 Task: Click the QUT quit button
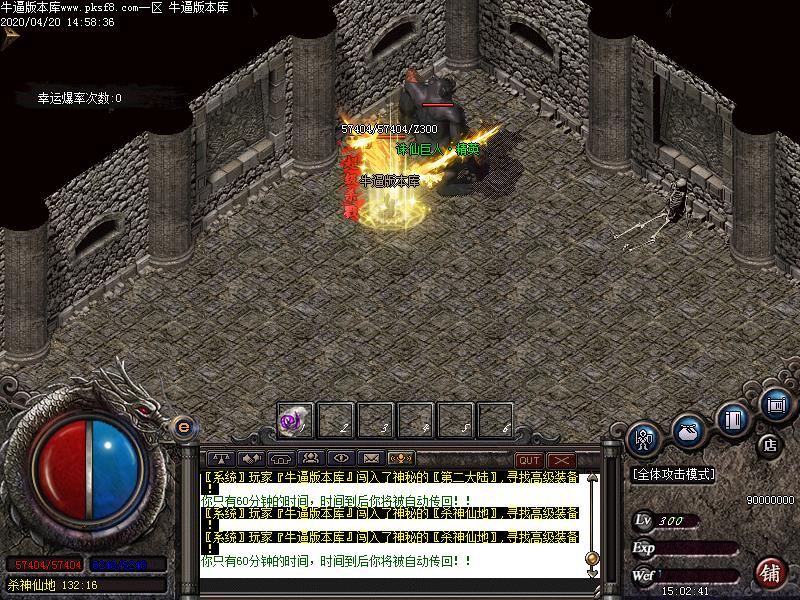pyautogui.click(x=528, y=460)
